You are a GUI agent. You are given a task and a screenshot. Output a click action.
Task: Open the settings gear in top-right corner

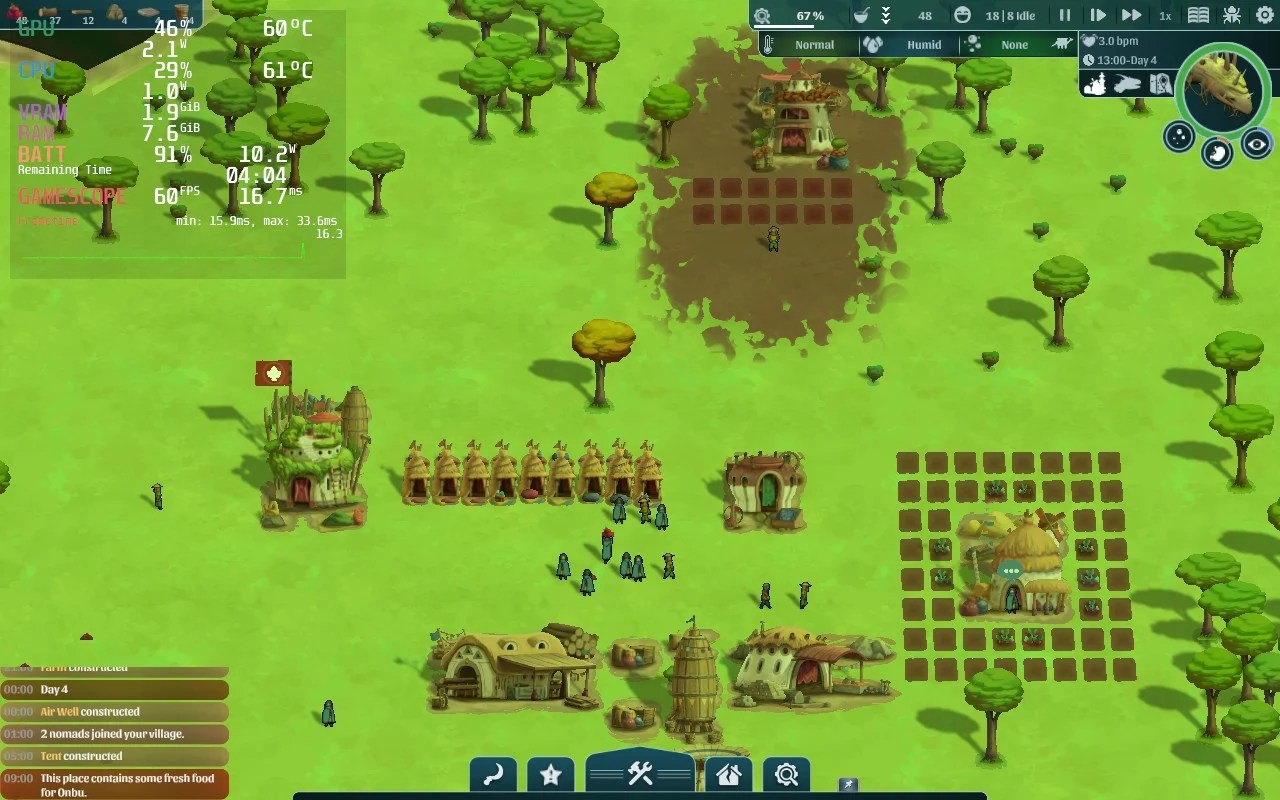tap(1263, 14)
